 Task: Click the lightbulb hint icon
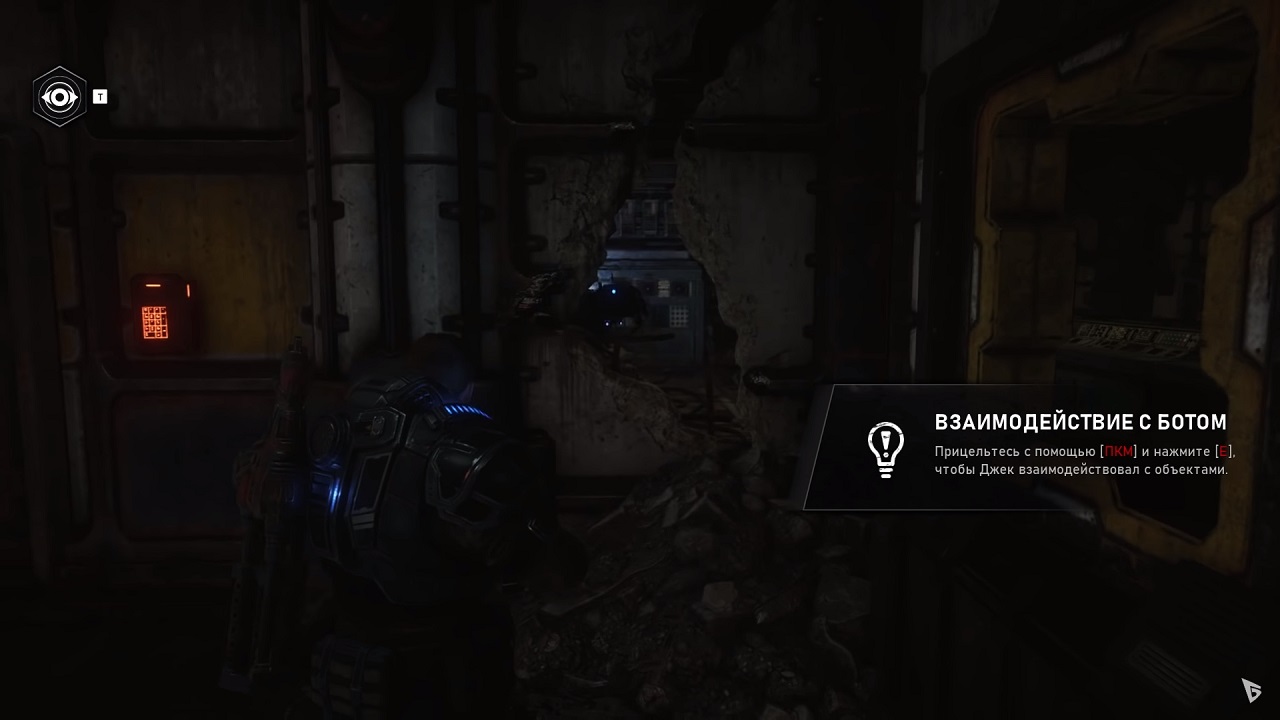click(x=885, y=449)
